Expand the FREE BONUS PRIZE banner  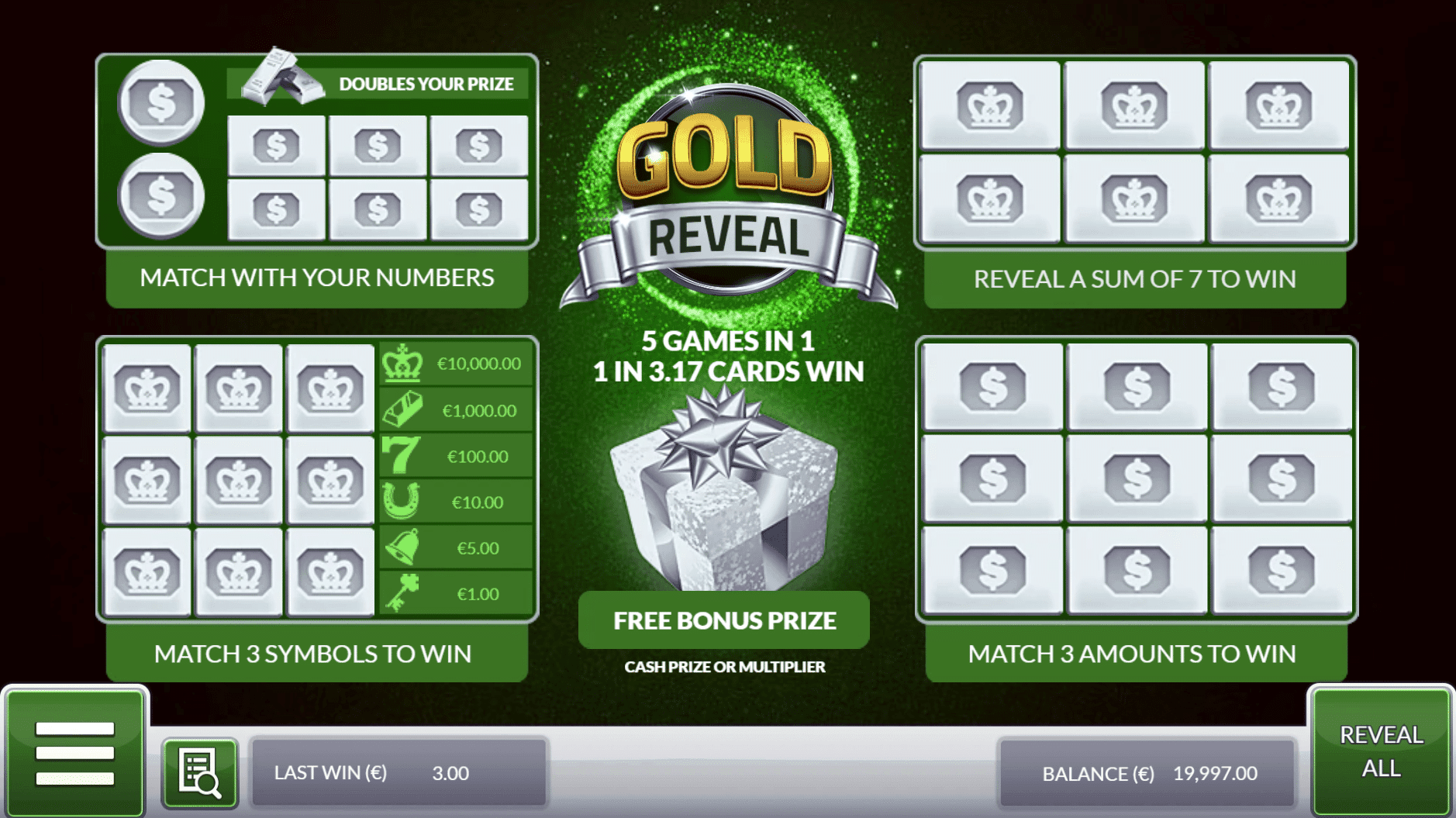(723, 620)
